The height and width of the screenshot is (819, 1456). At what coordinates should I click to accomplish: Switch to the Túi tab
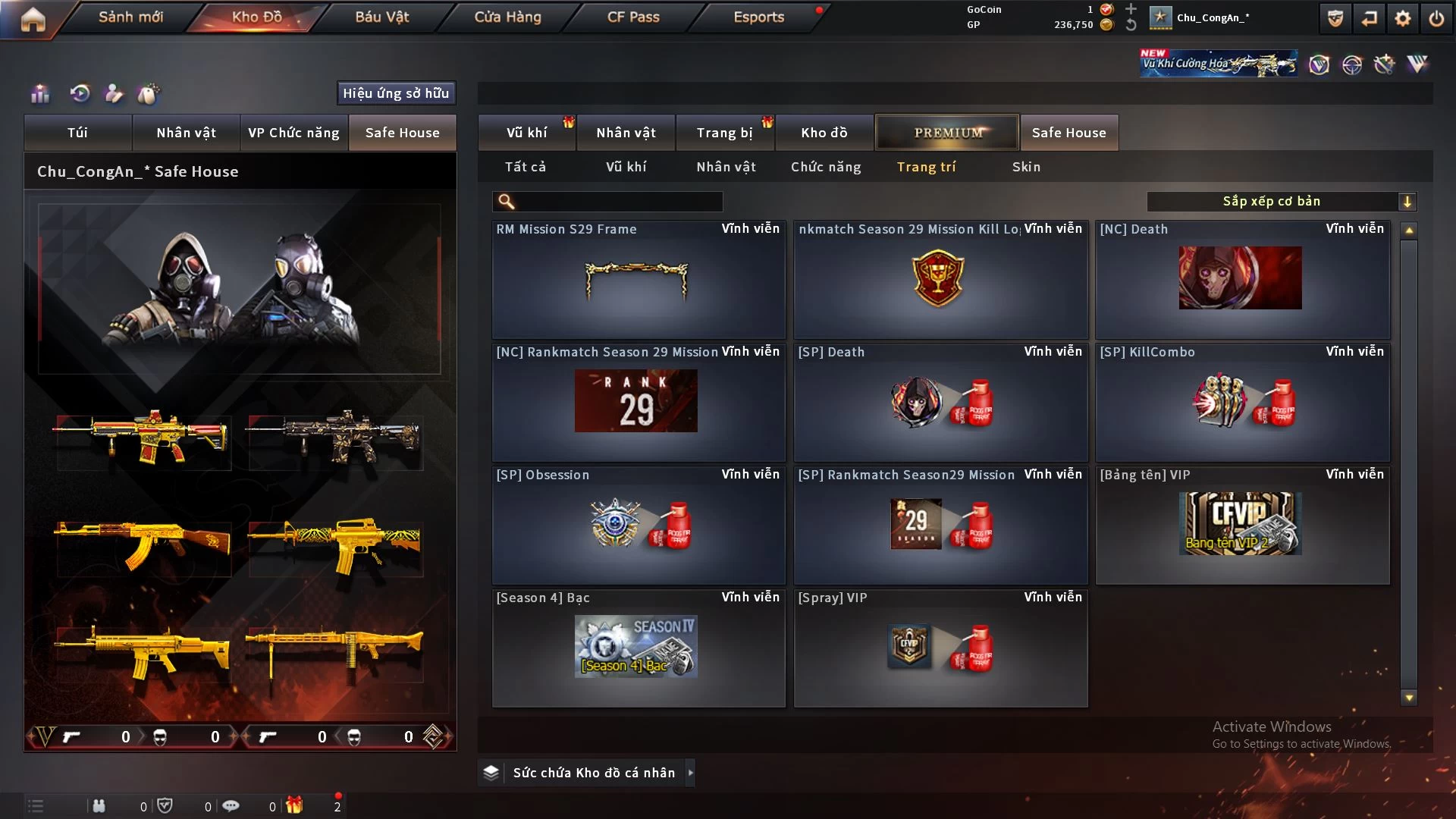point(77,133)
